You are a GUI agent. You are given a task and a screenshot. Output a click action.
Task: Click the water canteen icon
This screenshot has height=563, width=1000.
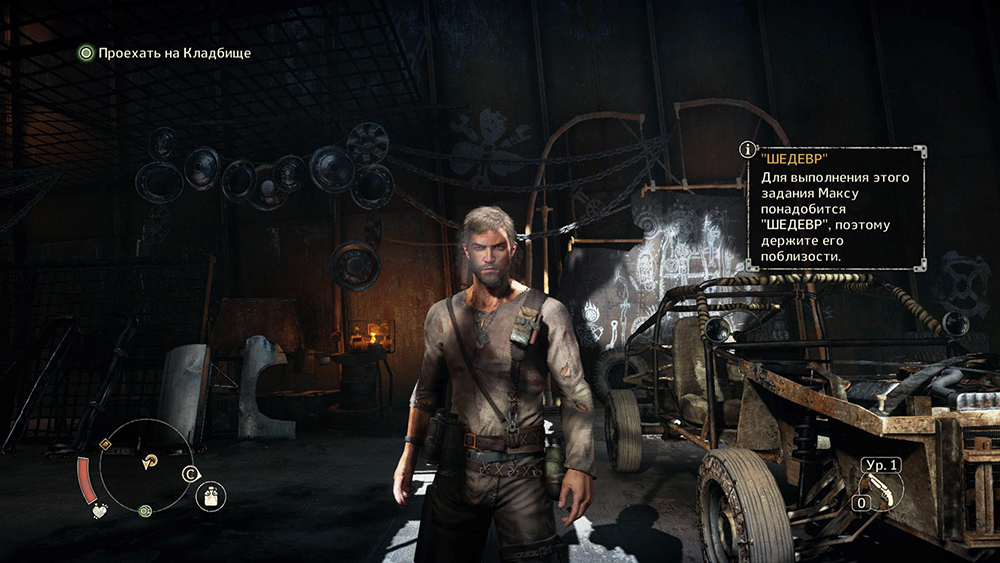[x=210, y=495]
